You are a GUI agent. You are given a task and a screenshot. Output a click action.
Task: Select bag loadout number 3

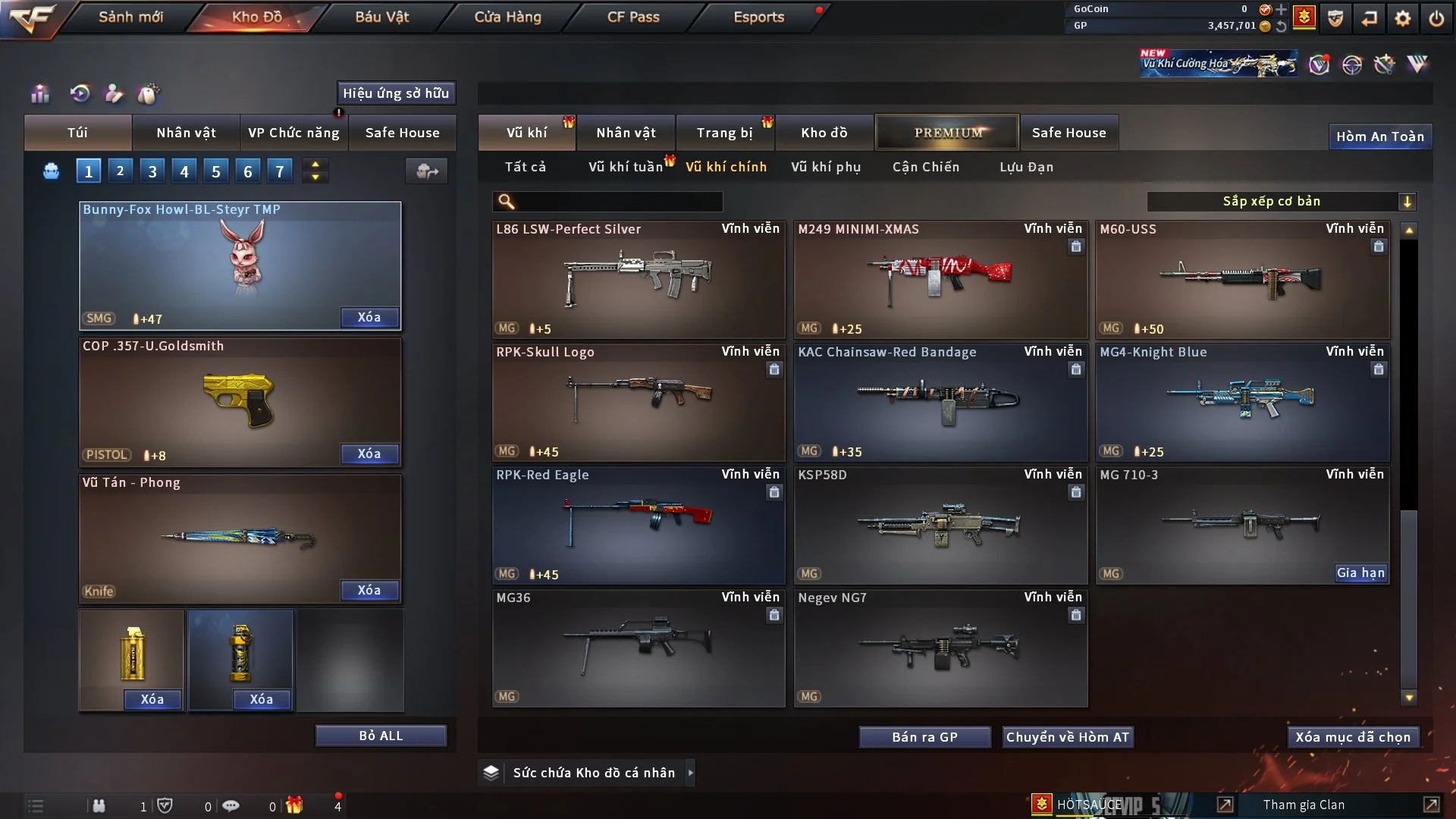pos(152,171)
